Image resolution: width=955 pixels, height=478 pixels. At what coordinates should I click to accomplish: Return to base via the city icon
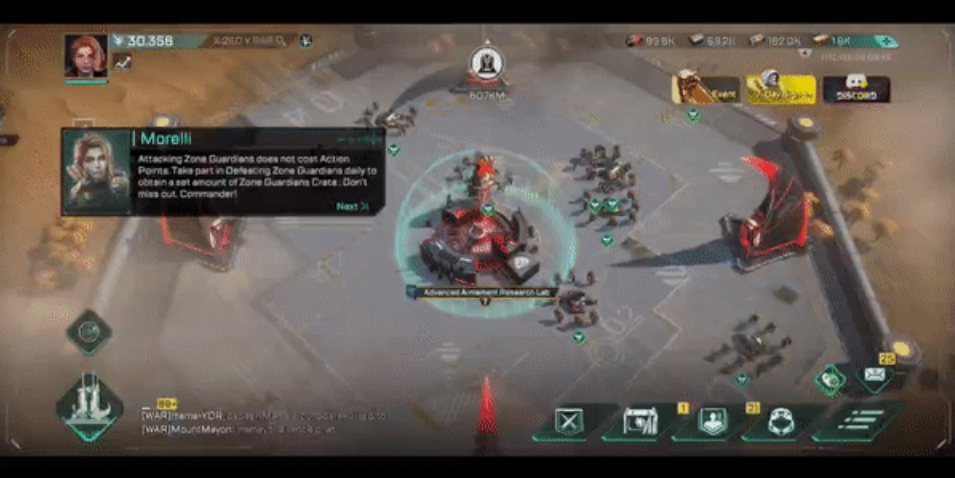pyautogui.click(x=90, y=405)
